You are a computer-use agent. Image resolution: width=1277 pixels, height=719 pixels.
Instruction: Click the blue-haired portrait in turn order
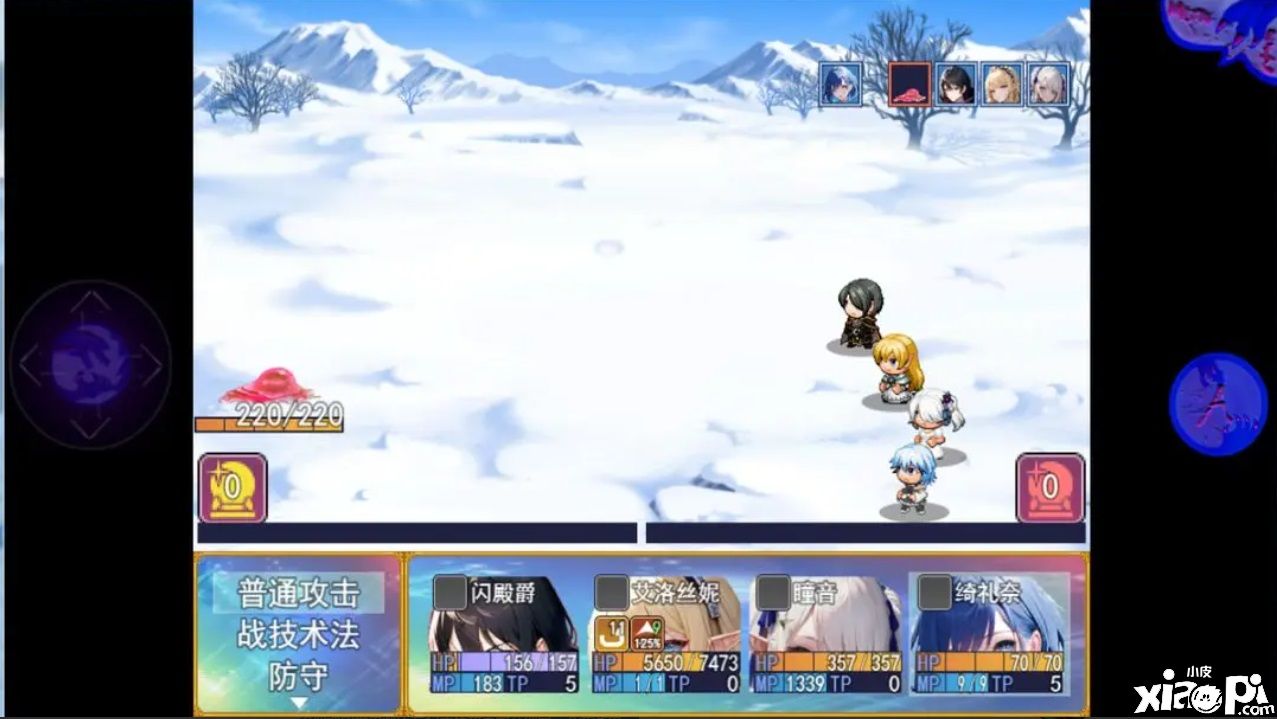841,84
